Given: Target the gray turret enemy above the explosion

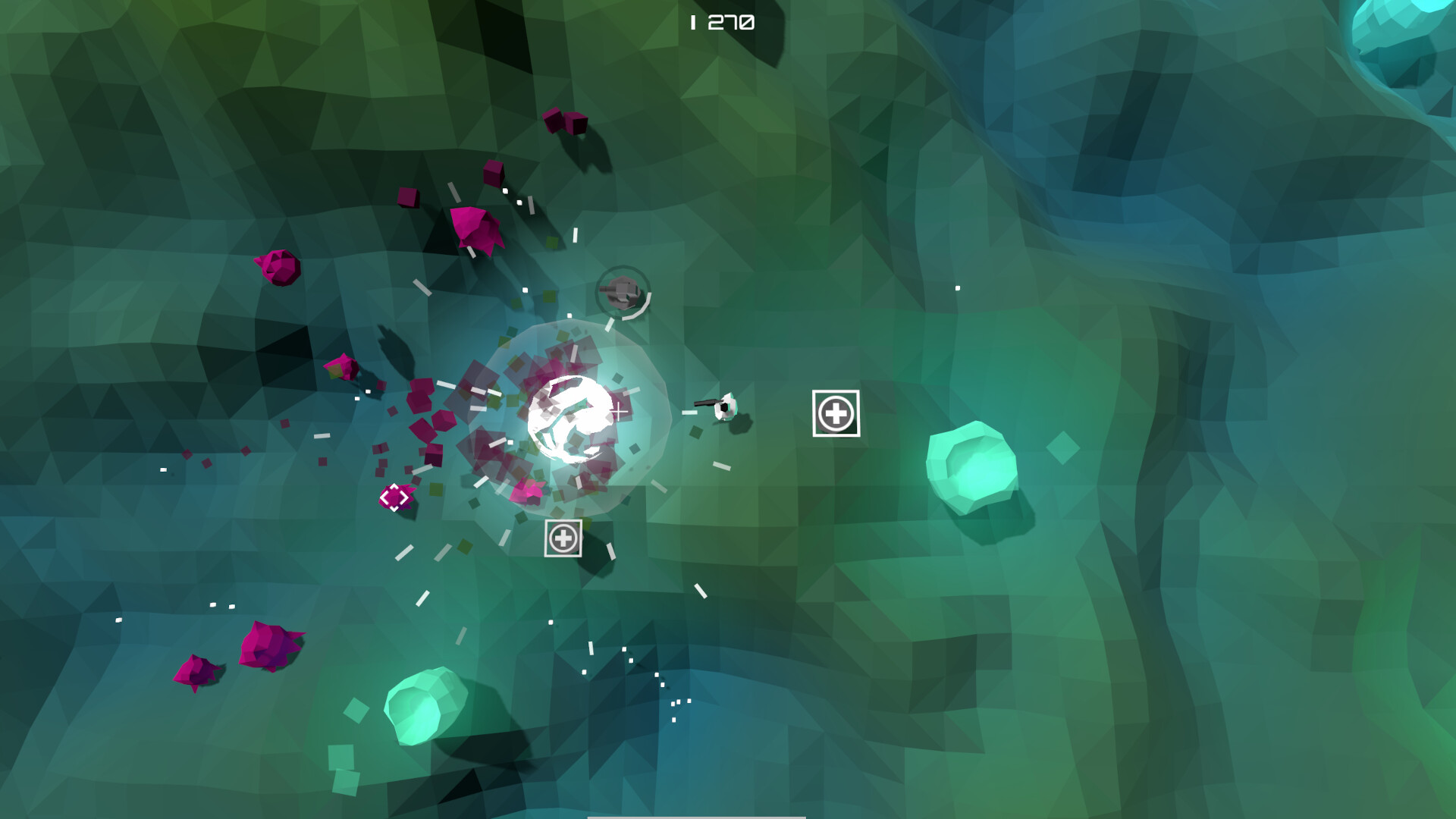Looking at the screenshot, I should pos(623,292).
